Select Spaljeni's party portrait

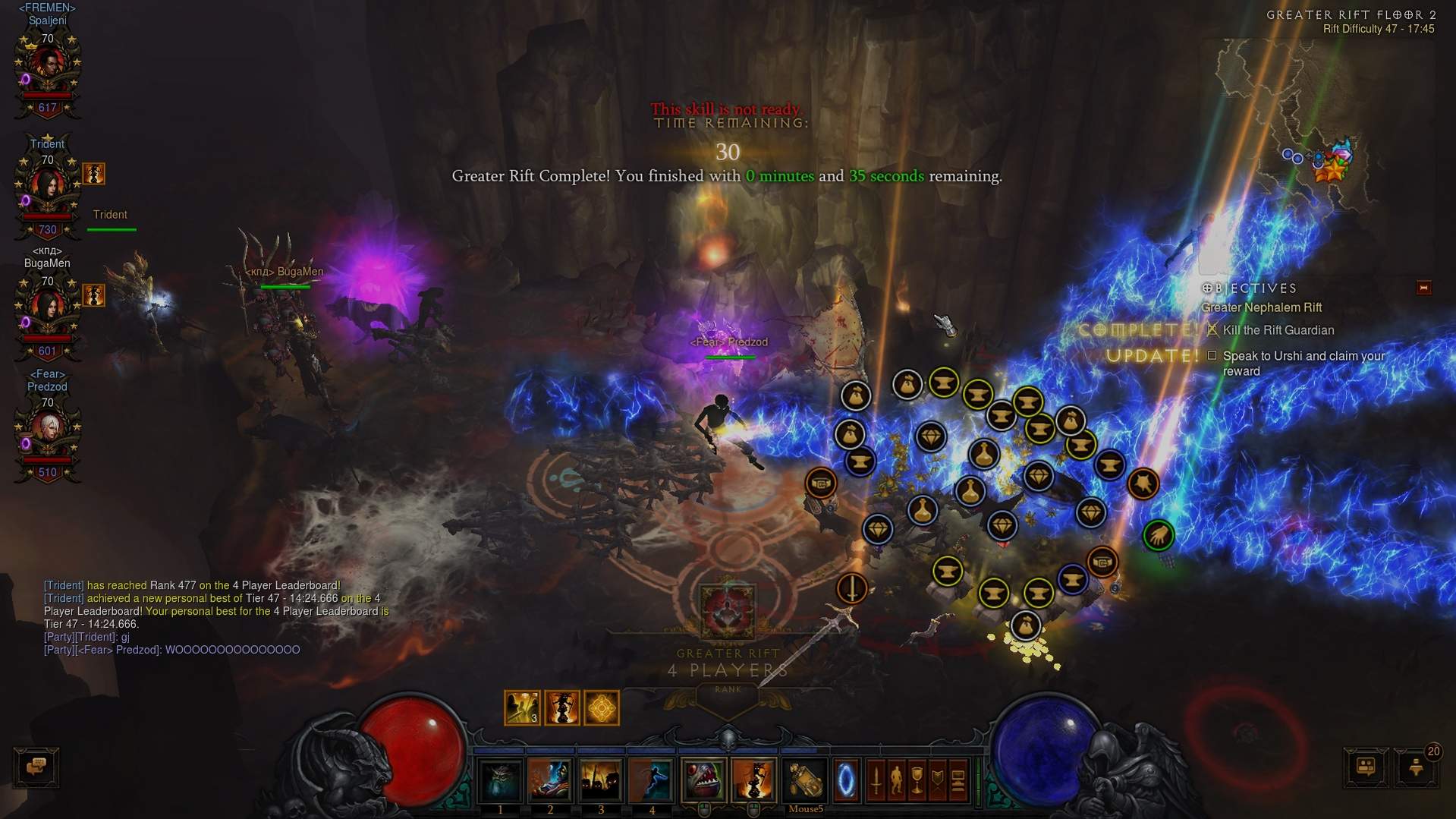[x=47, y=67]
